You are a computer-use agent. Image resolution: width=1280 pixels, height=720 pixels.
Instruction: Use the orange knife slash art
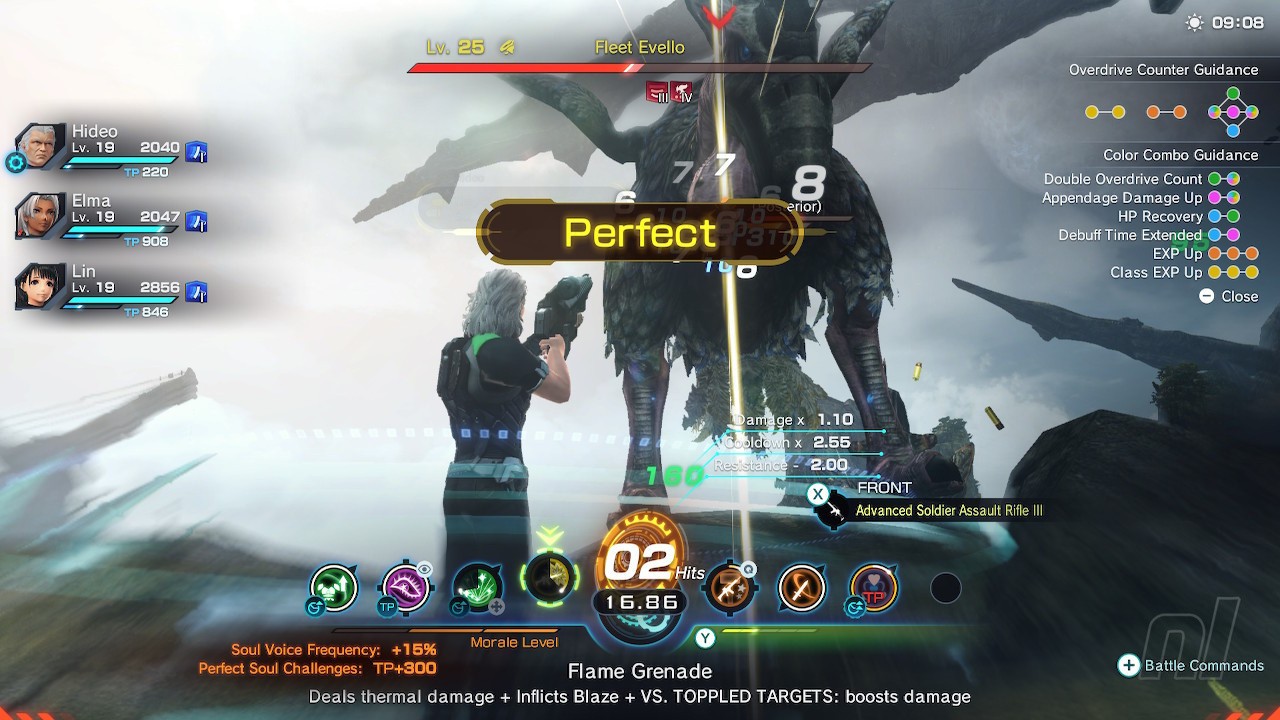tap(801, 588)
